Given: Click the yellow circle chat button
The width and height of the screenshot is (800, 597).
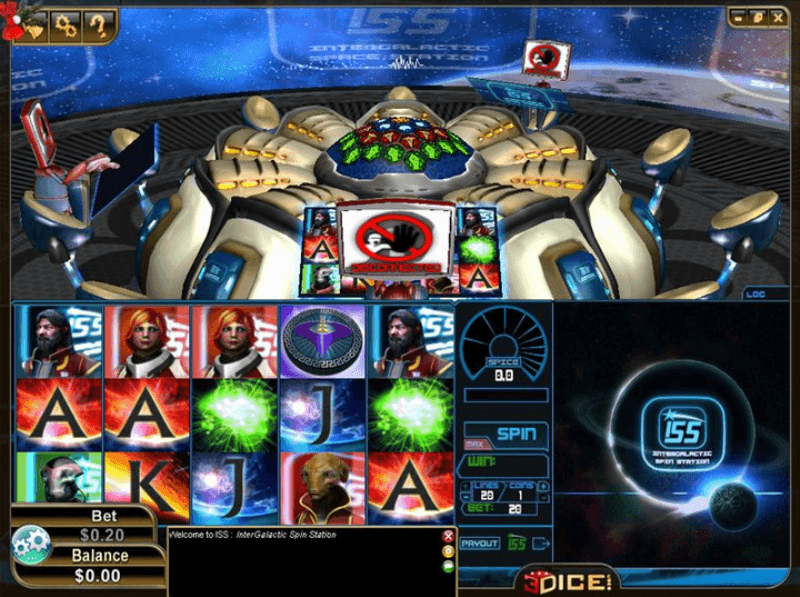Looking at the screenshot, I should pyautogui.click(x=447, y=551).
